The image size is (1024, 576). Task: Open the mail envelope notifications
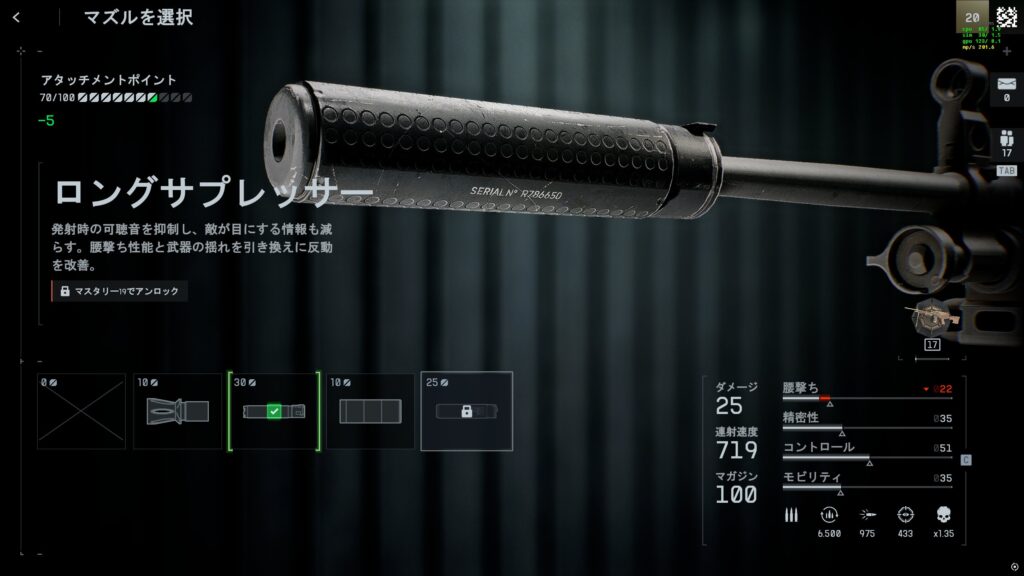point(1006,86)
